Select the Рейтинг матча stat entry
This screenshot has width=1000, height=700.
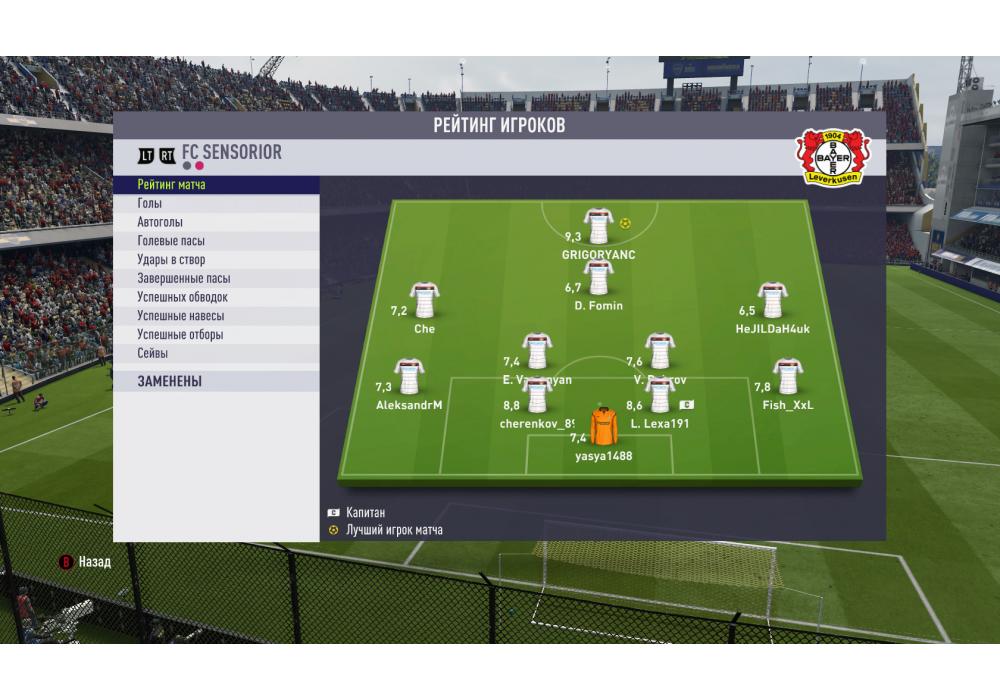(x=216, y=185)
